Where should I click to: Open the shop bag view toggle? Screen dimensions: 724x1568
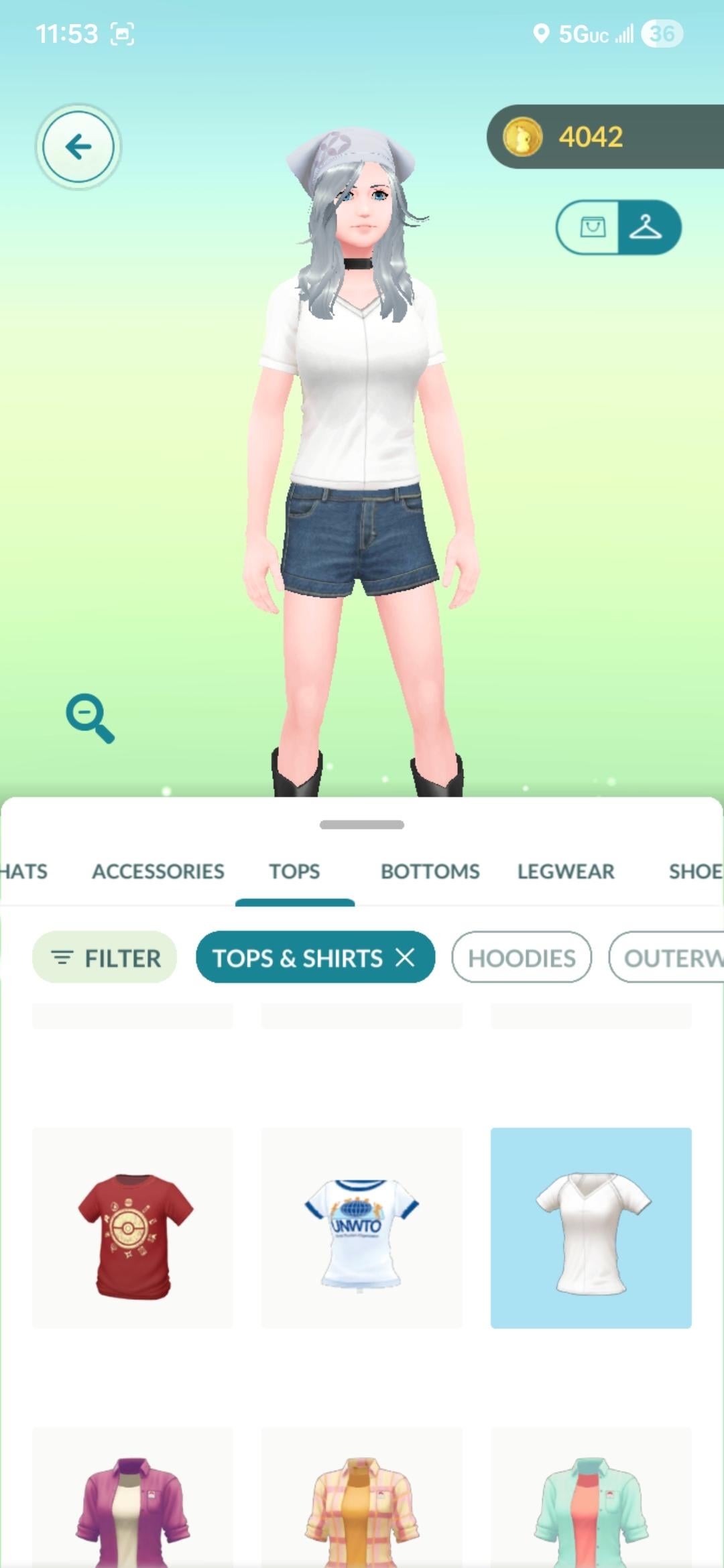coord(591,228)
